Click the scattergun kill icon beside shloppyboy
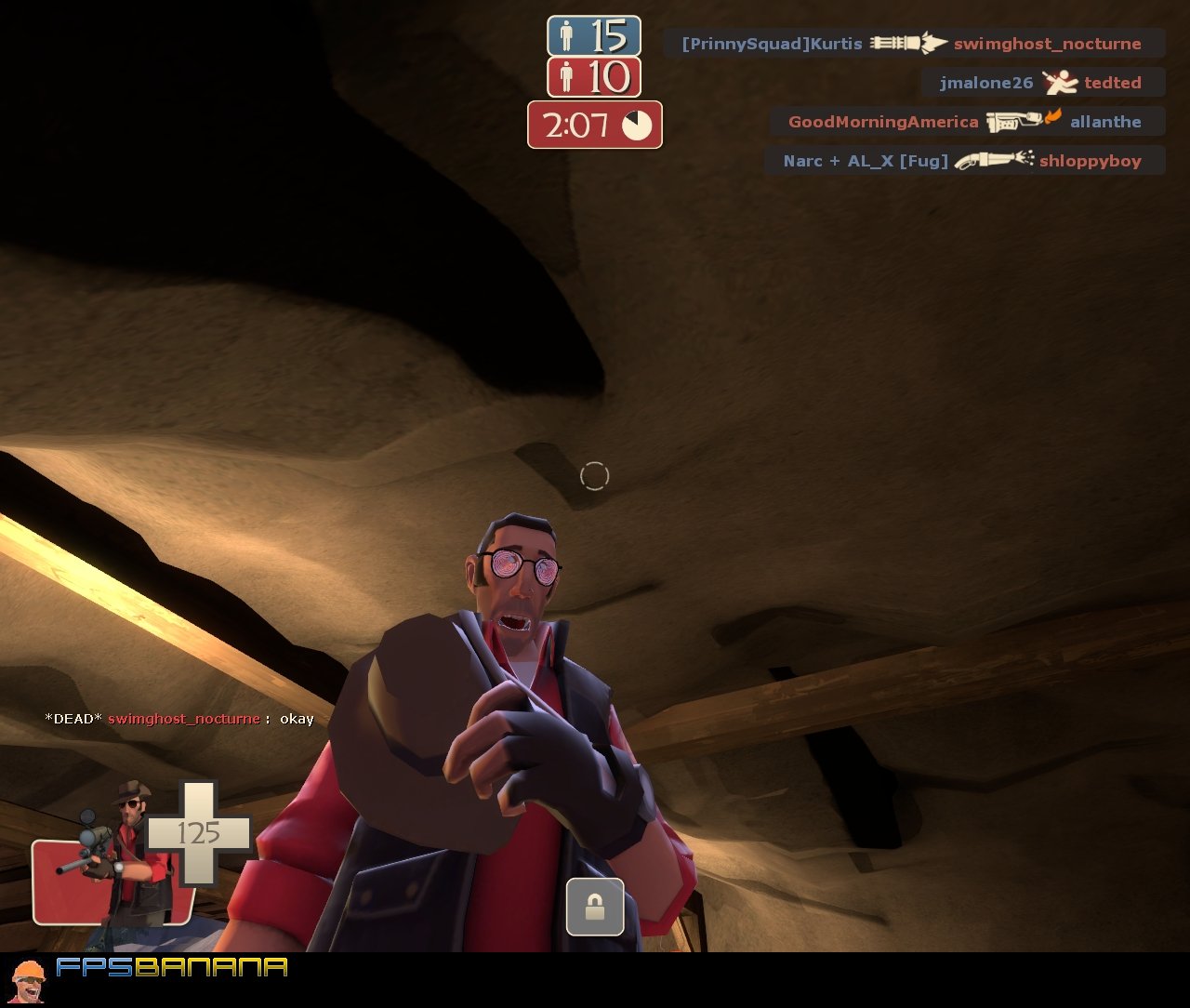The image size is (1190, 1008). pyautogui.click(x=990, y=160)
